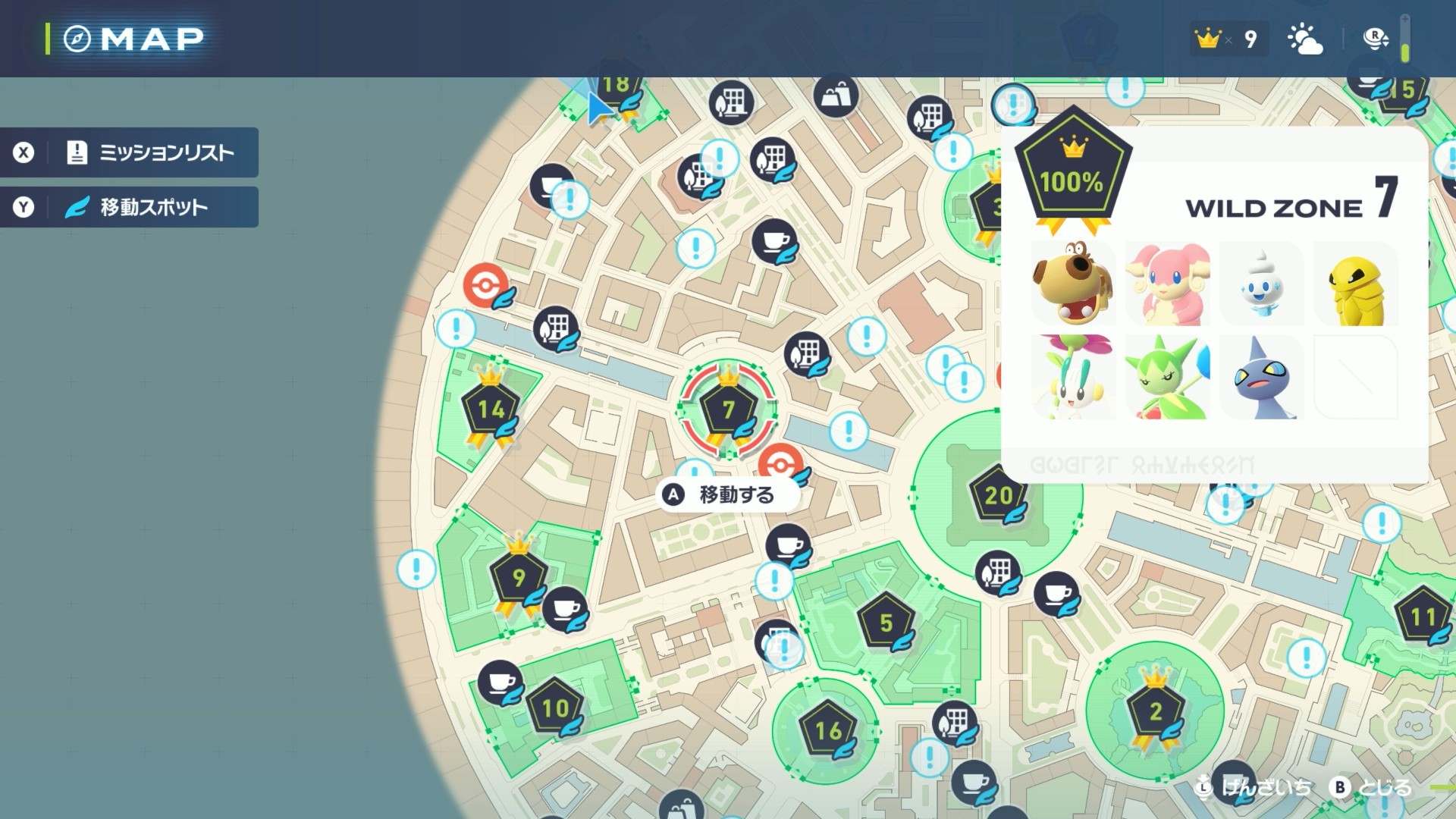Select Wild Zone 2 marker
This screenshot has height=819, width=1456.
click(x=1155, y=711)
